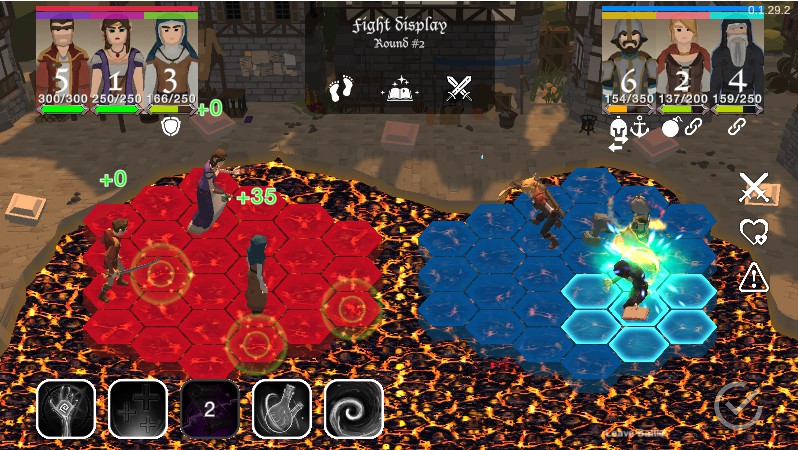Select the helmeted enemy portrait numbered 6

tap(628, 58)
